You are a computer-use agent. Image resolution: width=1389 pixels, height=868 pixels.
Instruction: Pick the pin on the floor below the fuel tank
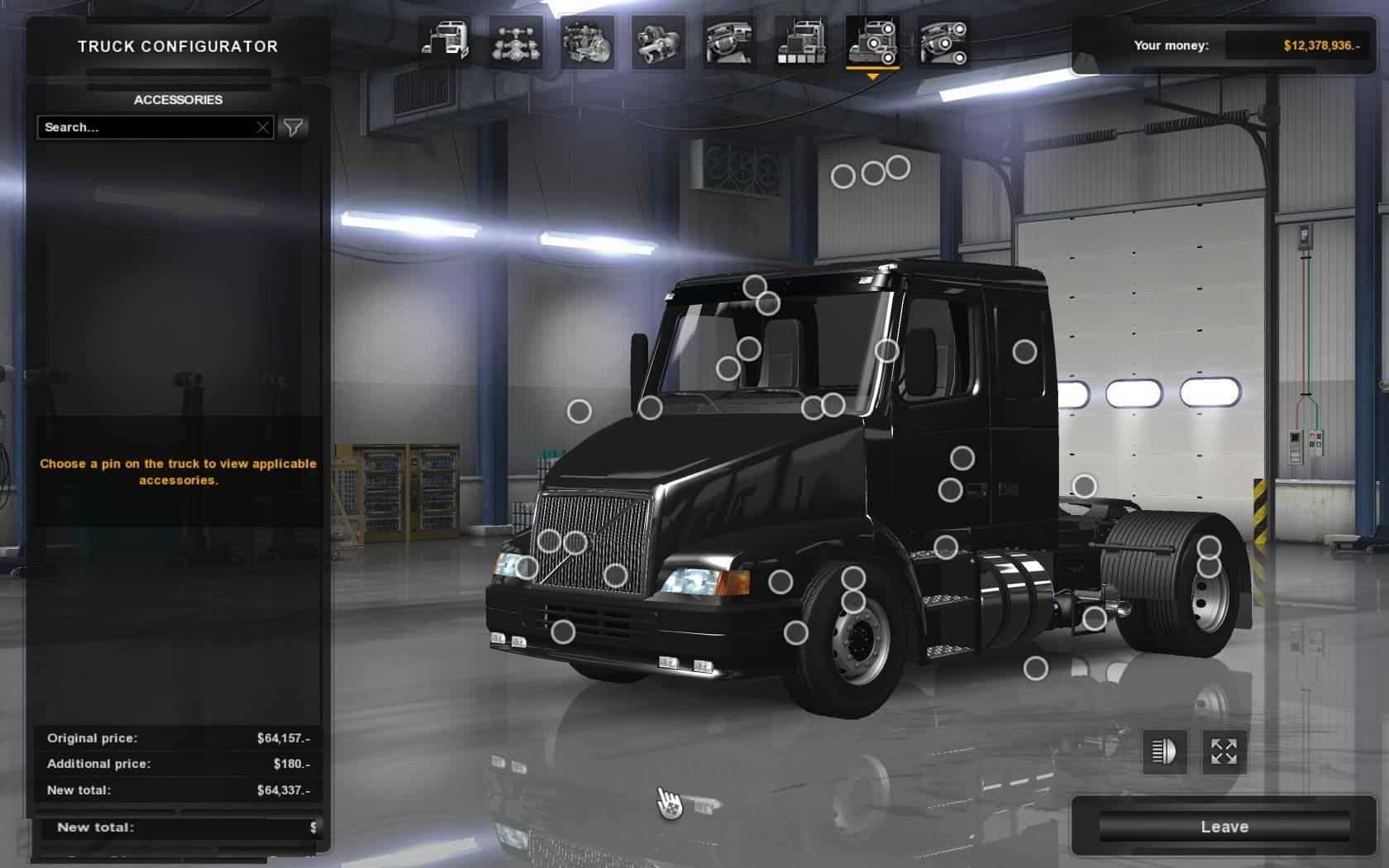coord(1035,668)
